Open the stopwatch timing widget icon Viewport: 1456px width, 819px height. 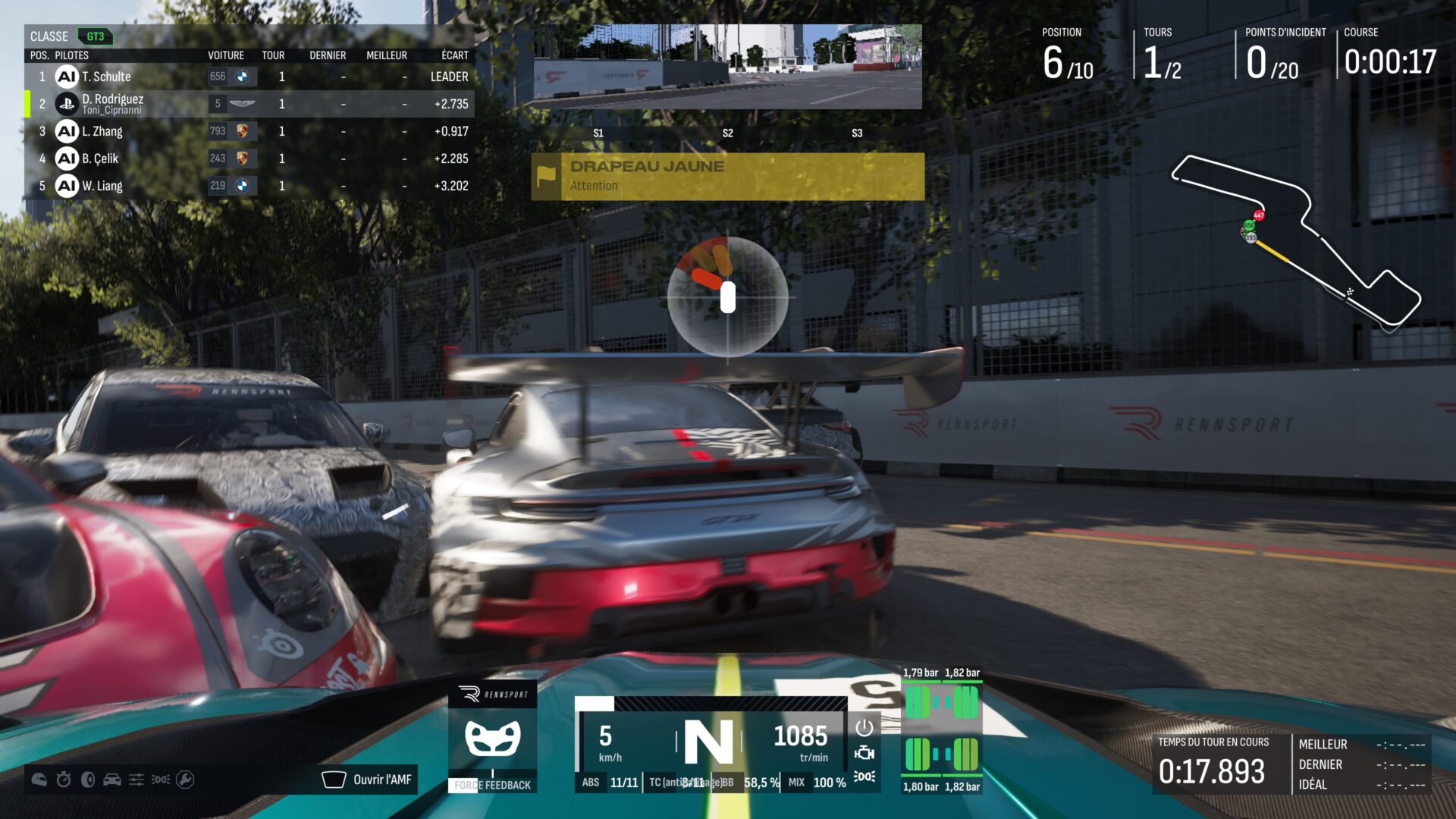pos(64,780)
